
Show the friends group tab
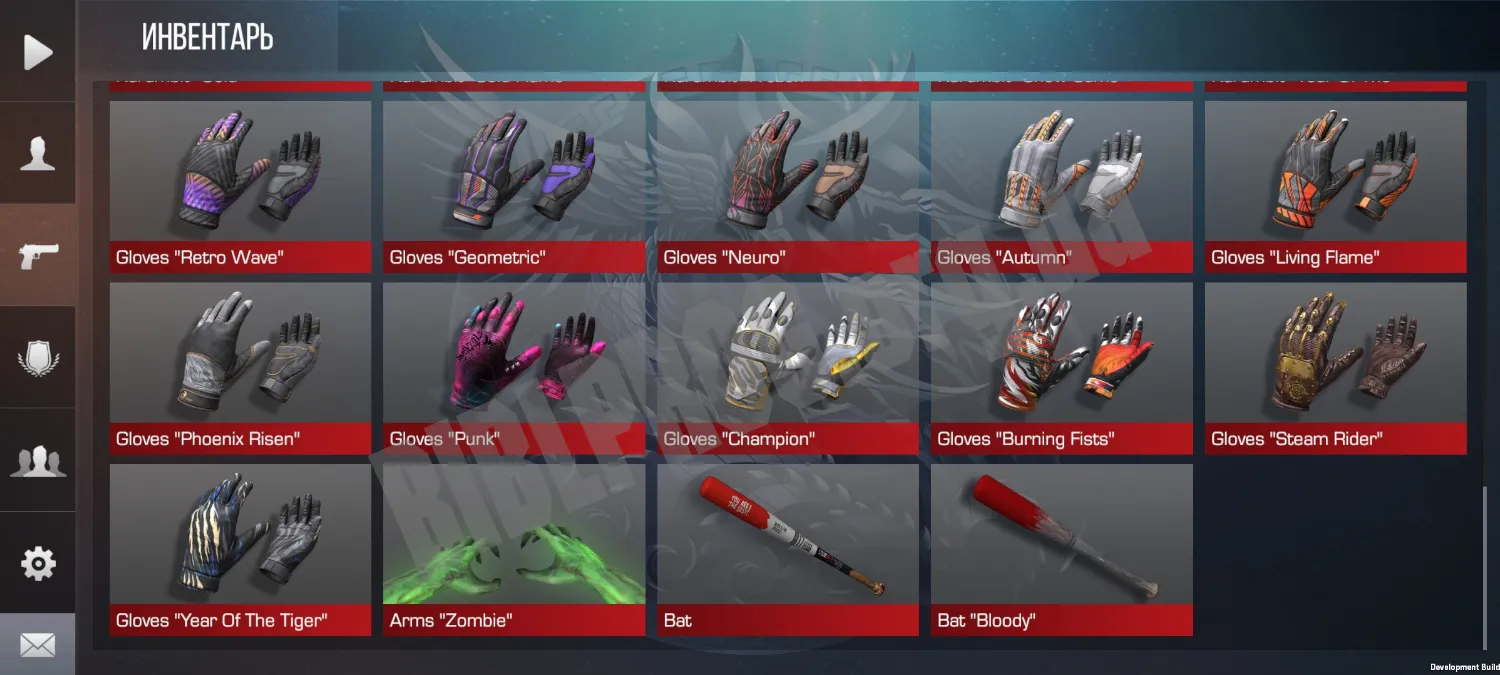click(x=37, y=460)
